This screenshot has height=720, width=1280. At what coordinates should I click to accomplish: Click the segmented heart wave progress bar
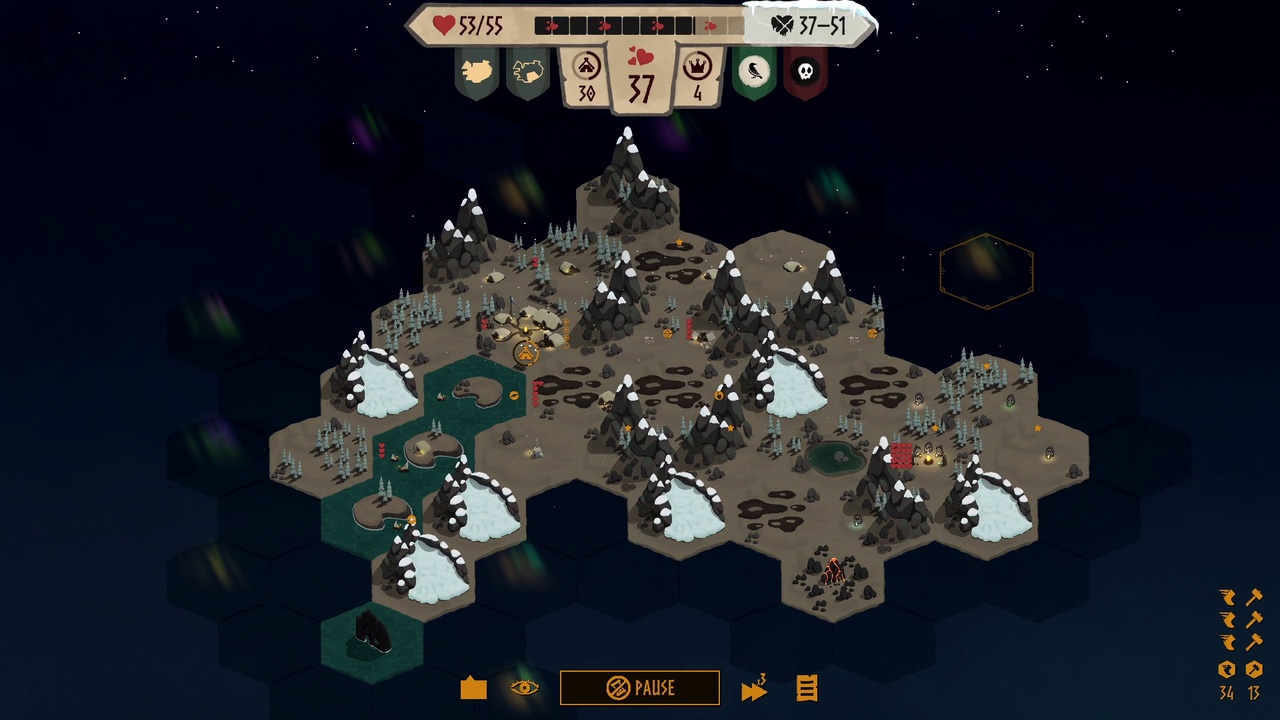tap(637, 25)
